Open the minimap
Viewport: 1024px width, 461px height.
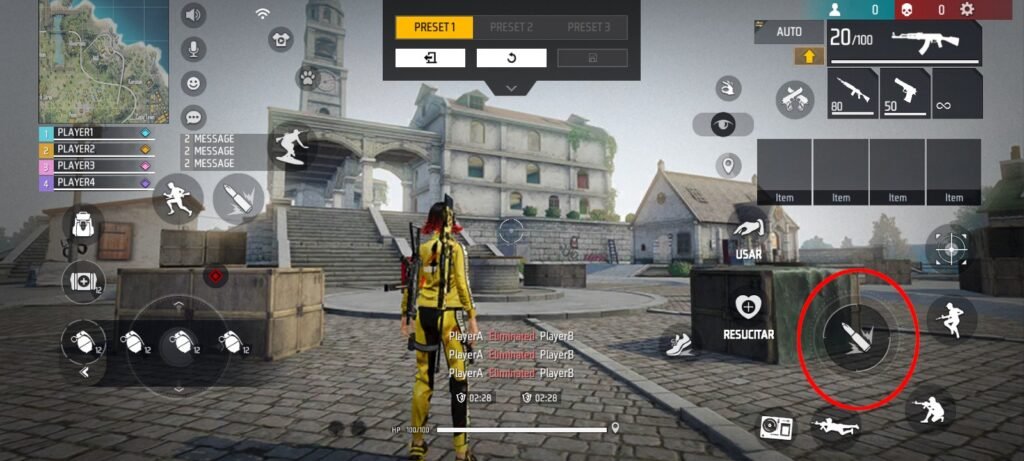(x=90, y=60)
